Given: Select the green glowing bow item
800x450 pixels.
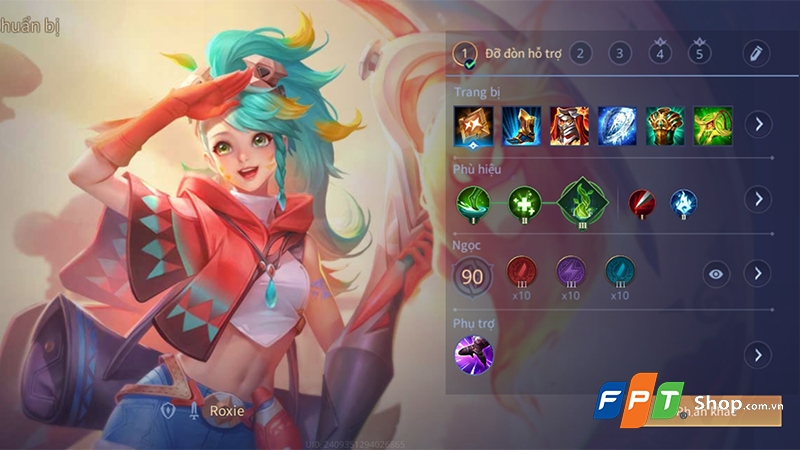Looking at the screenshot, I should [x=713, y=125].
